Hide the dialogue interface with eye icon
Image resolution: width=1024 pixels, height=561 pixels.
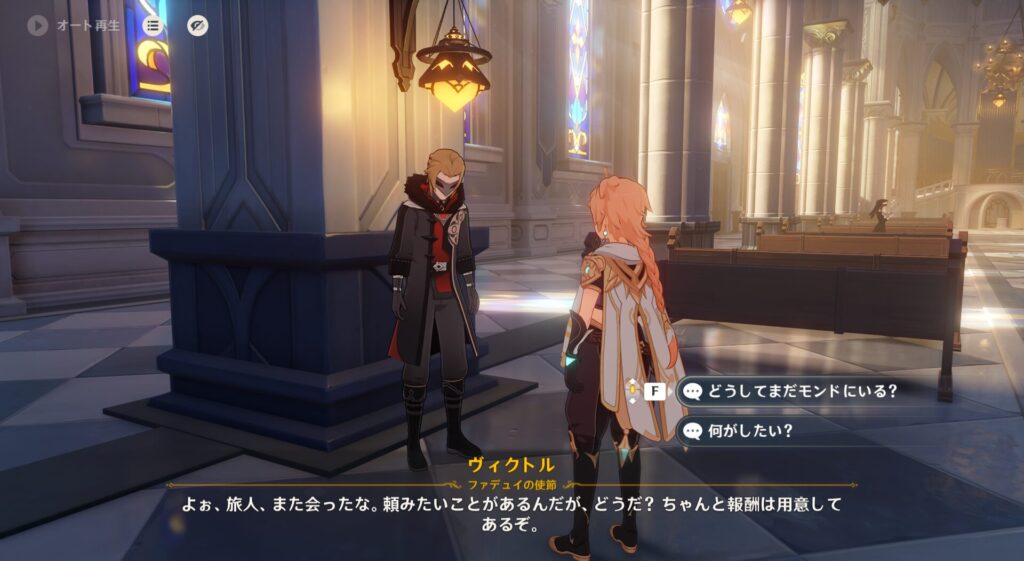(x=198, y=26)
